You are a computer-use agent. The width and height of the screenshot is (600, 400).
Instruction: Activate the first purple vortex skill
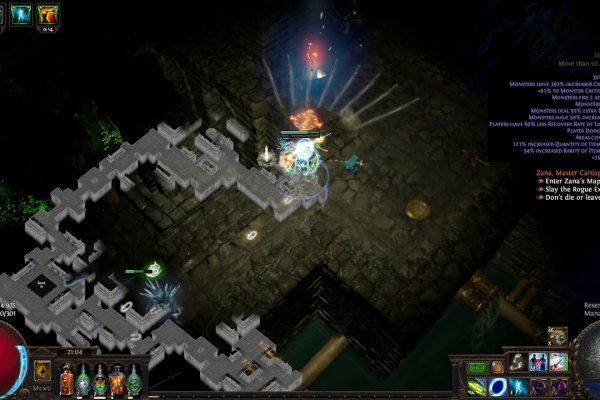click(537, 386)
